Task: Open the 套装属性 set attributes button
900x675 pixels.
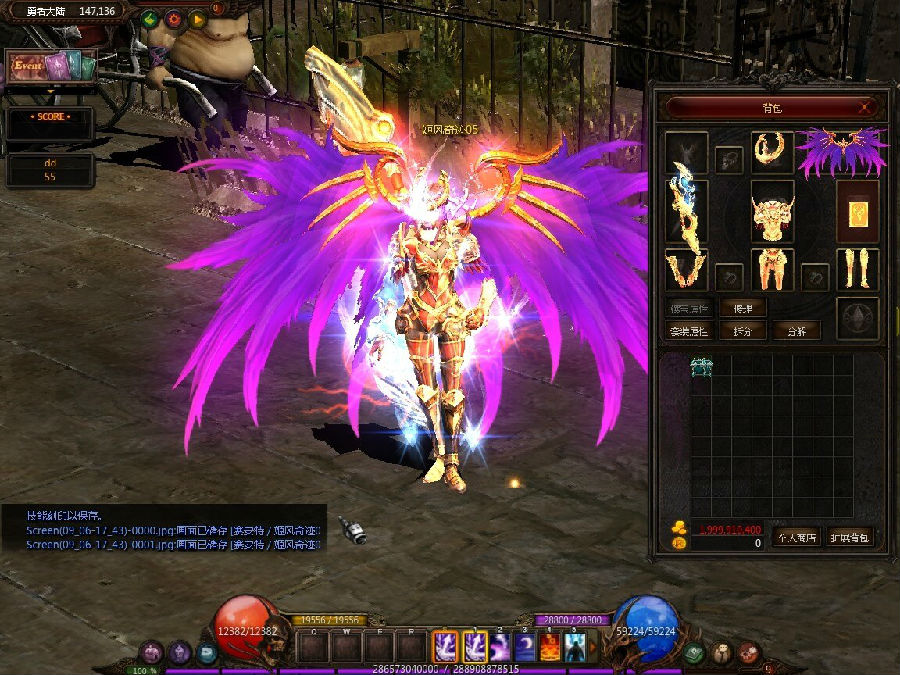Action: [689, 331]
